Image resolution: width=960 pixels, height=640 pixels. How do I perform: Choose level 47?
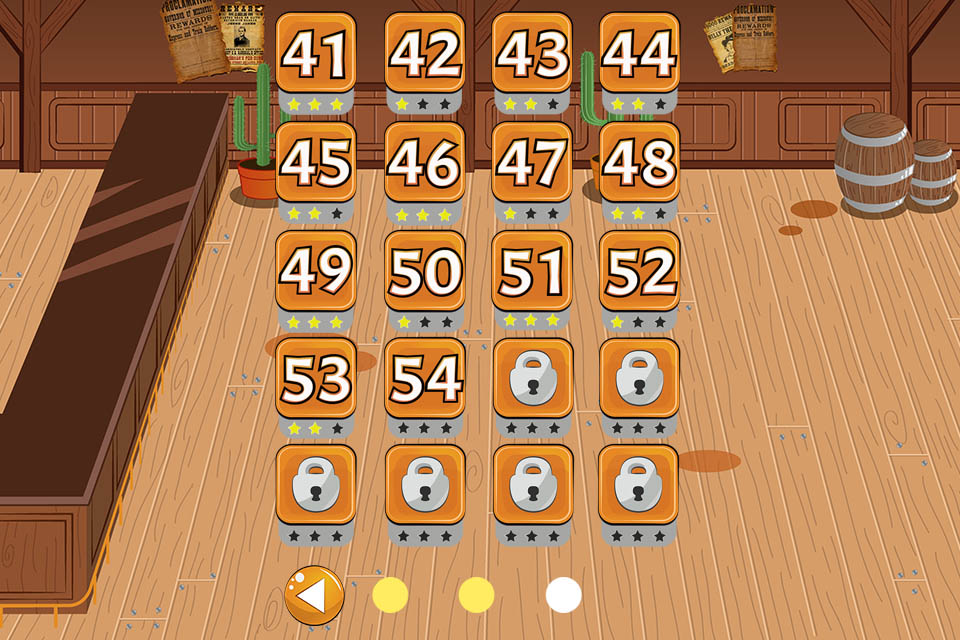[532, 163]
